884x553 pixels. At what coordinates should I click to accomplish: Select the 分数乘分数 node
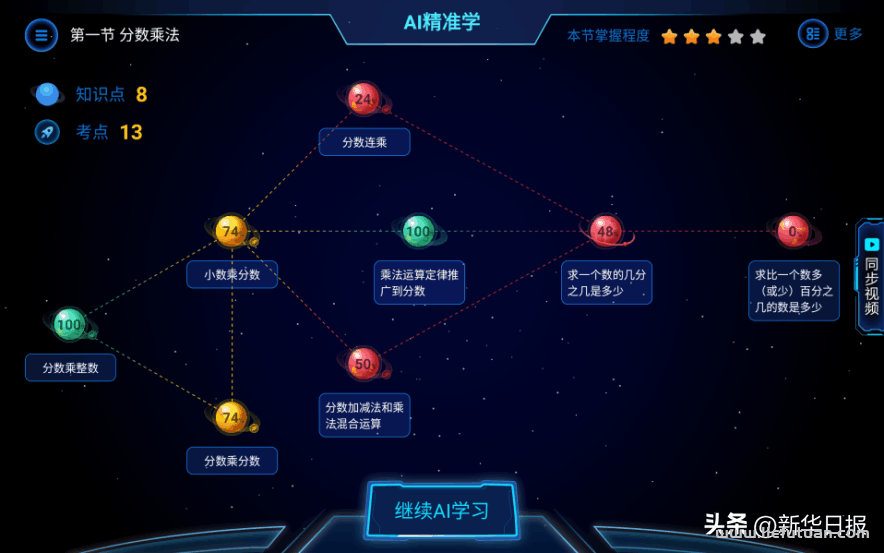click(231, 417)
